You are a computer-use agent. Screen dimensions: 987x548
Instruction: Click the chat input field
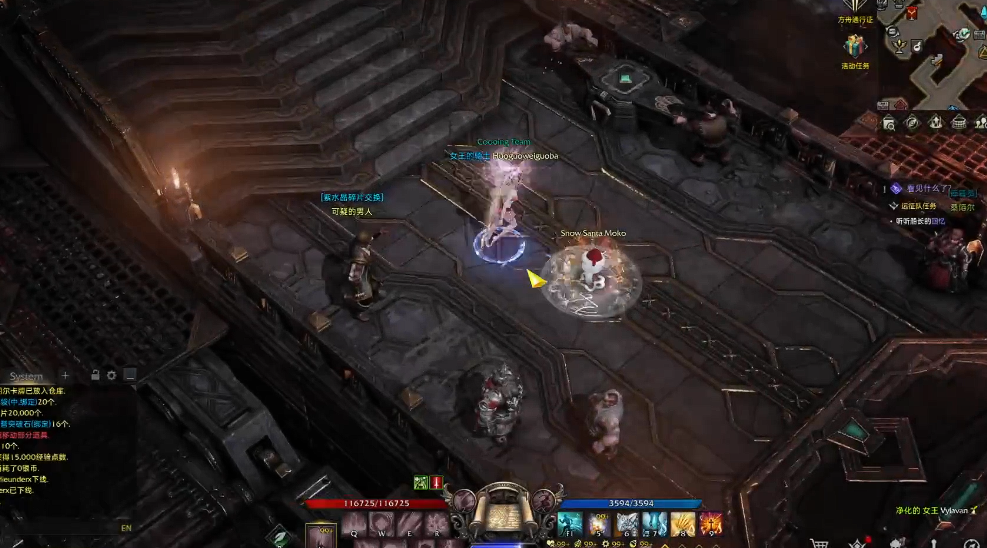coord(60,528)
